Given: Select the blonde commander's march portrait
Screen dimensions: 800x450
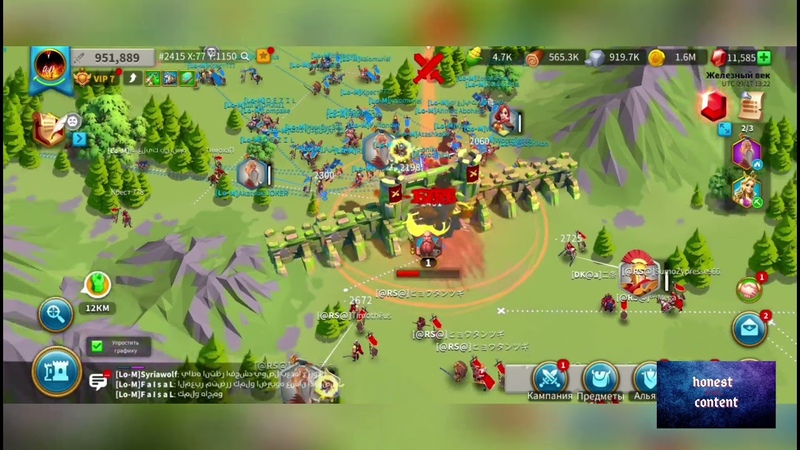Looking at the screenshot, I should (746, 190).
